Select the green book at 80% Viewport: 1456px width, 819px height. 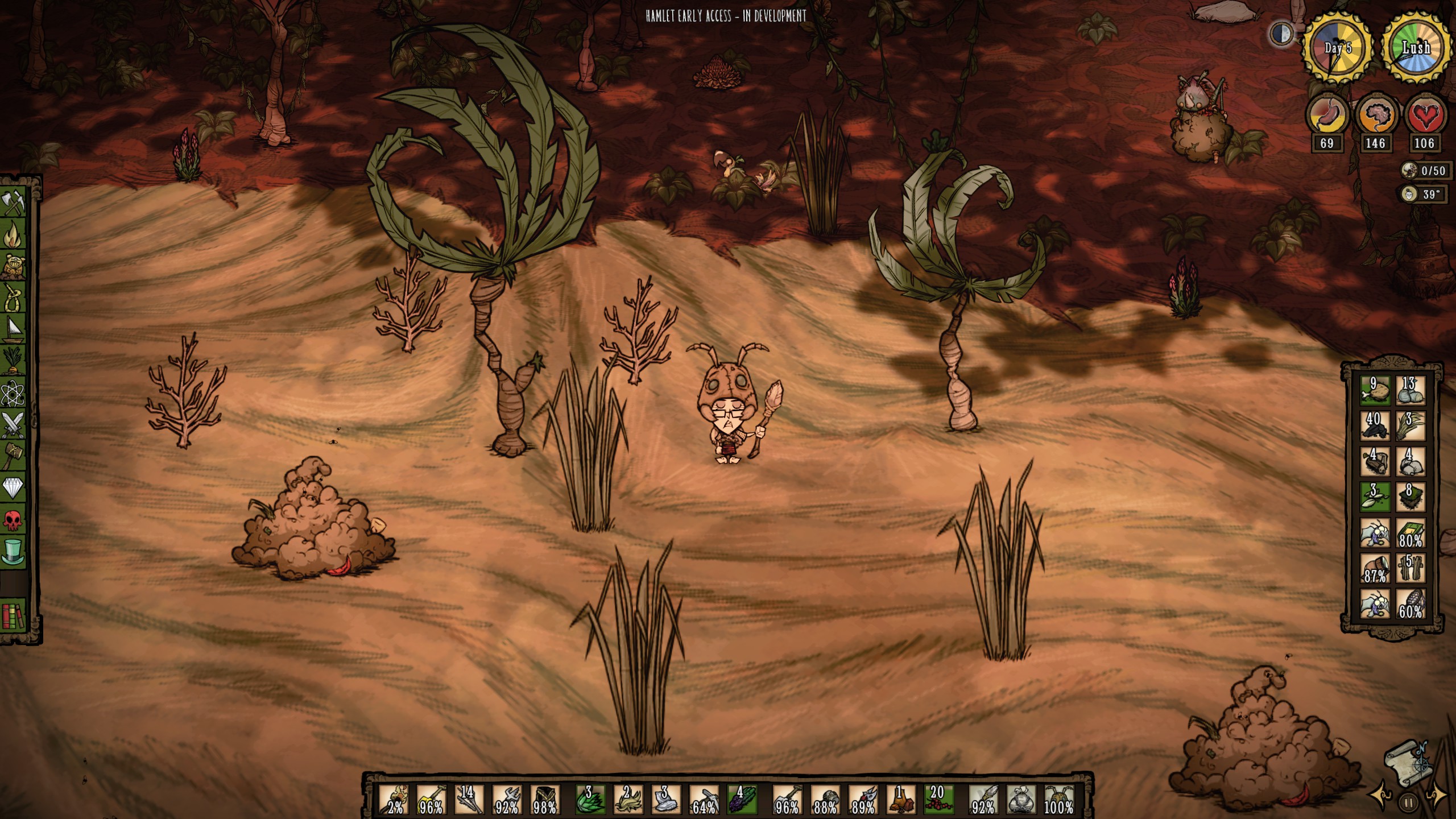1410,533
